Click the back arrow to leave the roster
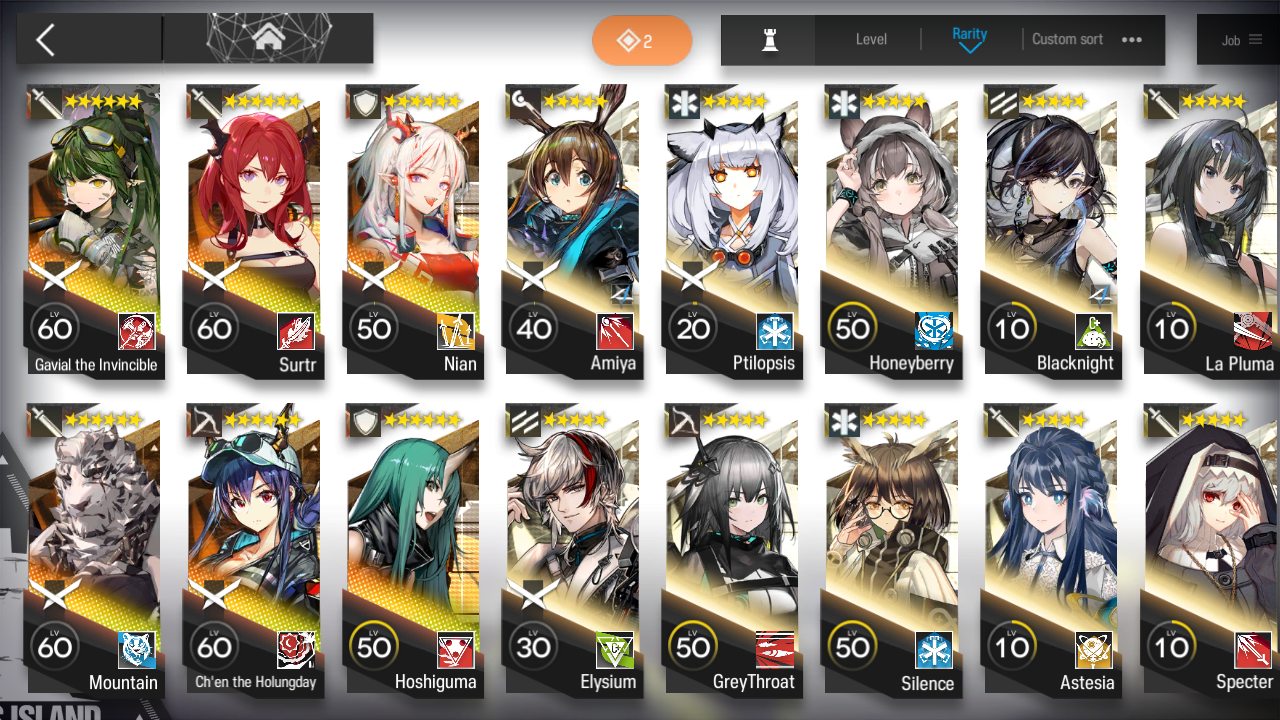 click(x=45, y=38)
